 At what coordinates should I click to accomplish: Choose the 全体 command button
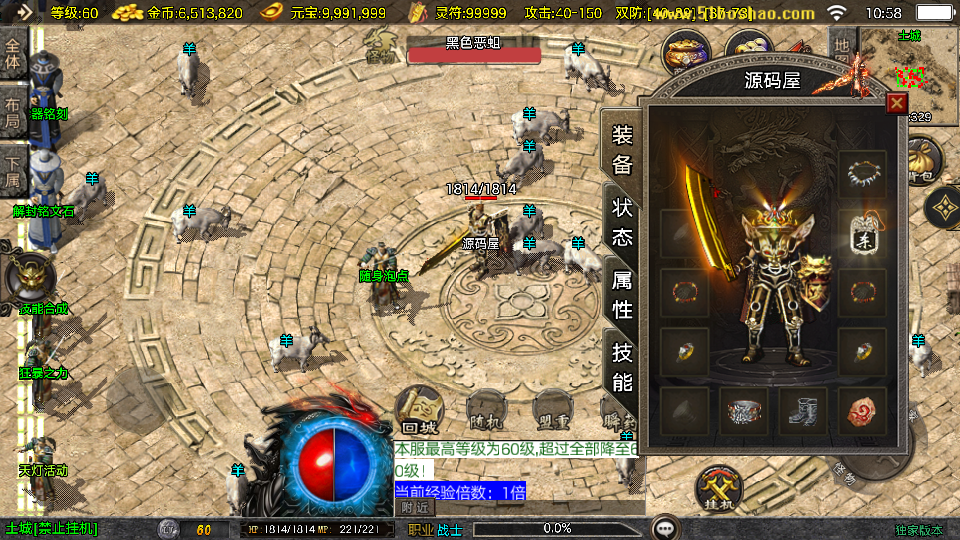(13, 53)
